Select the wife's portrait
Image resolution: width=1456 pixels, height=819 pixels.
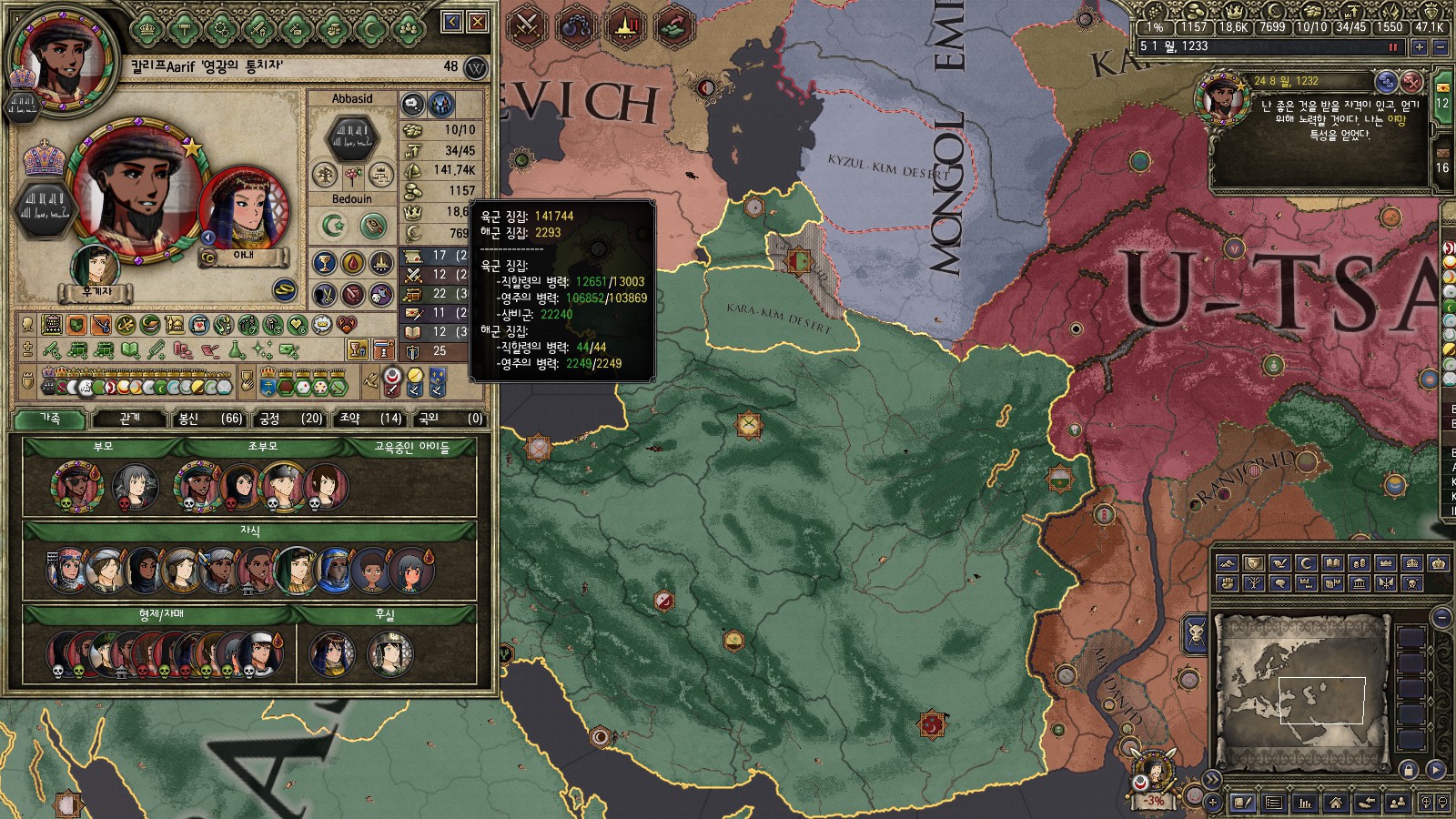[243, 210]
